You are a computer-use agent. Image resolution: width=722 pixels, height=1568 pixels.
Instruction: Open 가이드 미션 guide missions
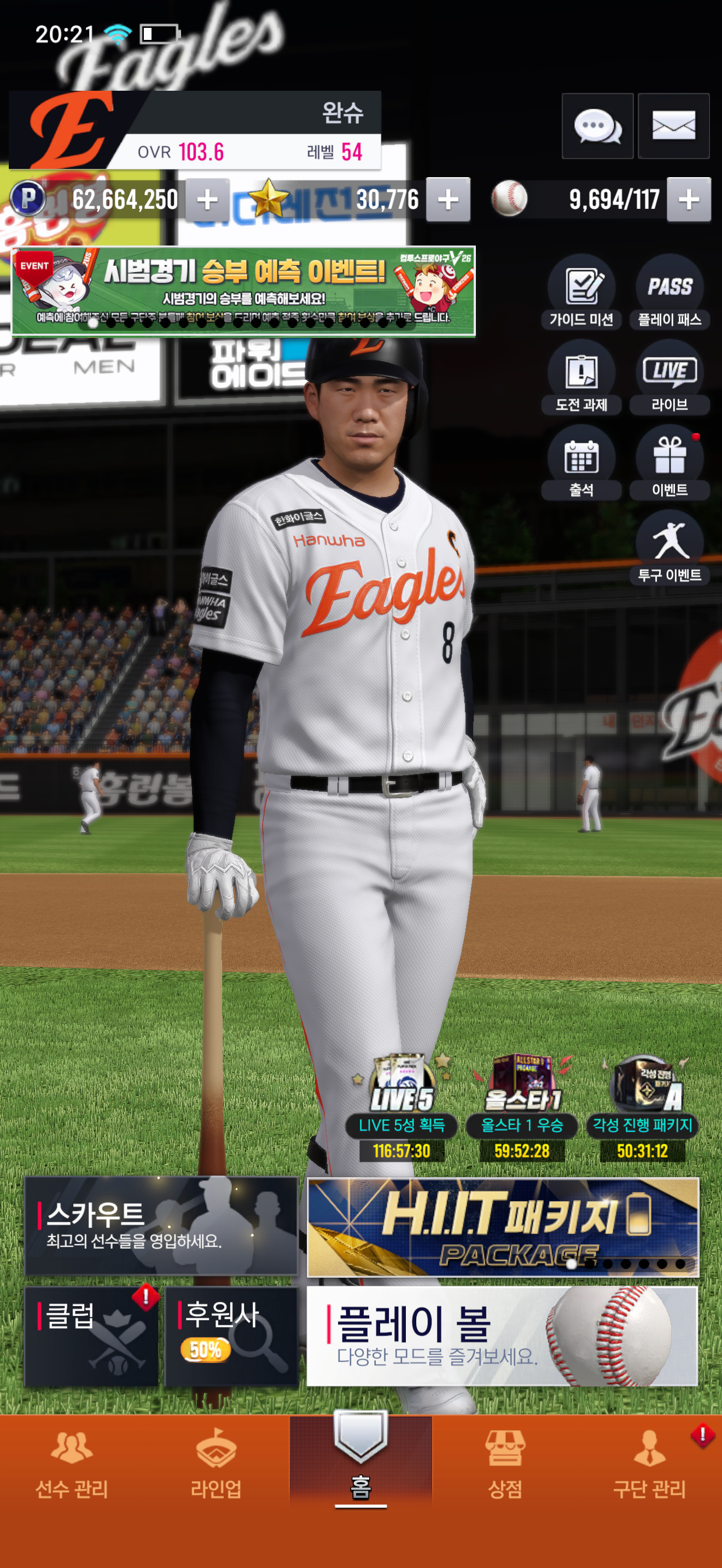tap(581, 292)
